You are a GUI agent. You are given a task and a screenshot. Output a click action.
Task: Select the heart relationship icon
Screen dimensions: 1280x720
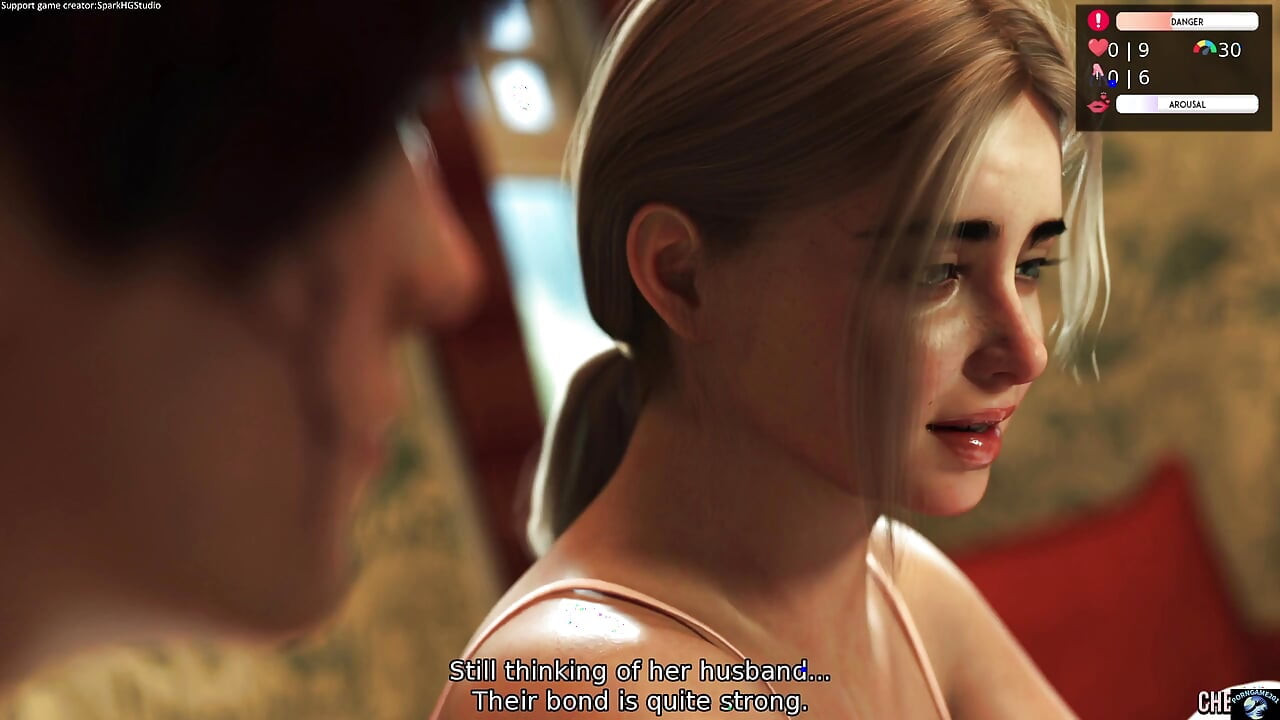(1097, 48)
